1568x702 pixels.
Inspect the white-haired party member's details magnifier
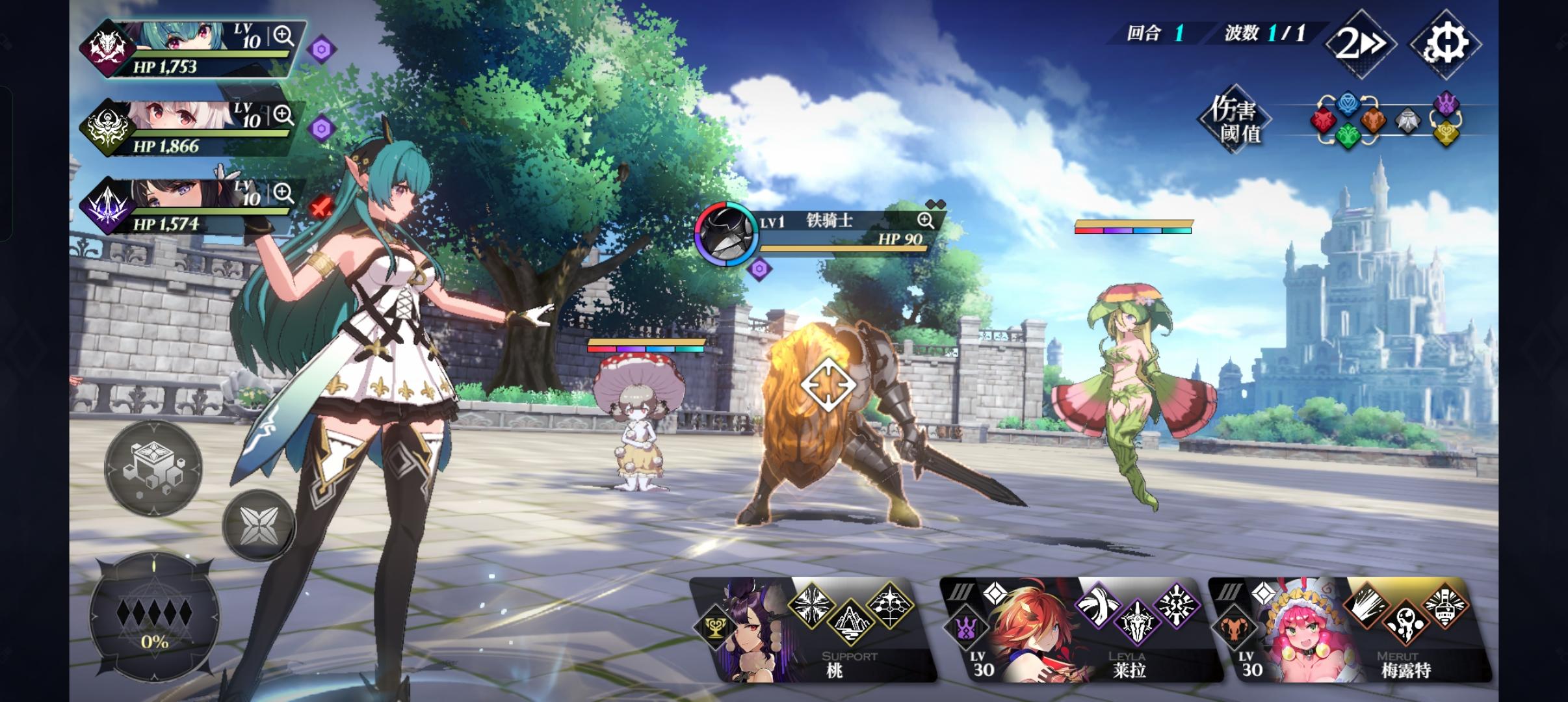click(283, 115)
